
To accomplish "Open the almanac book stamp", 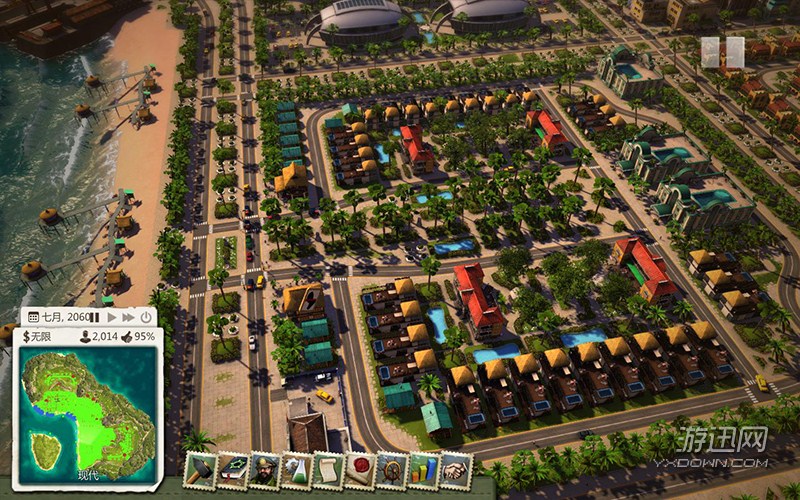I will (x=234, y=469).
